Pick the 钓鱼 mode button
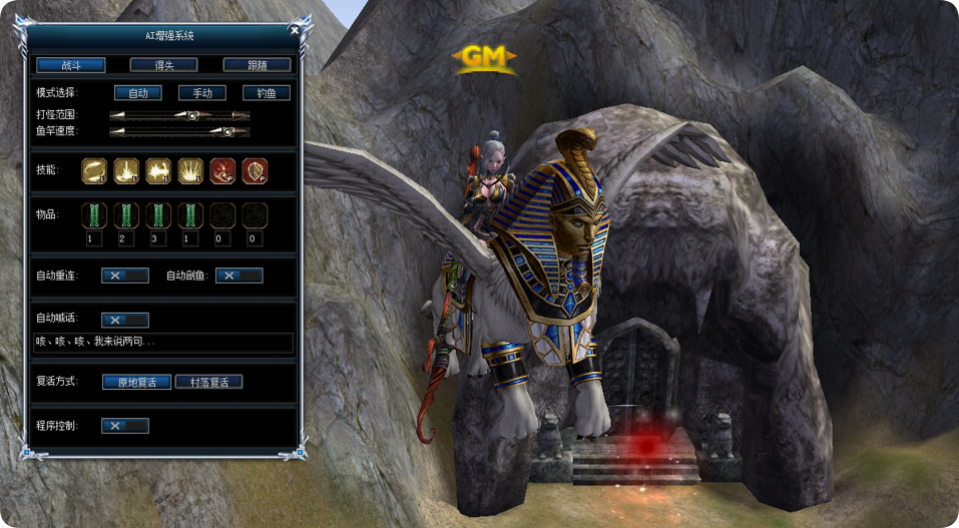Image resolution: width=959 pixels, height=528 pixels. [266, 93]
